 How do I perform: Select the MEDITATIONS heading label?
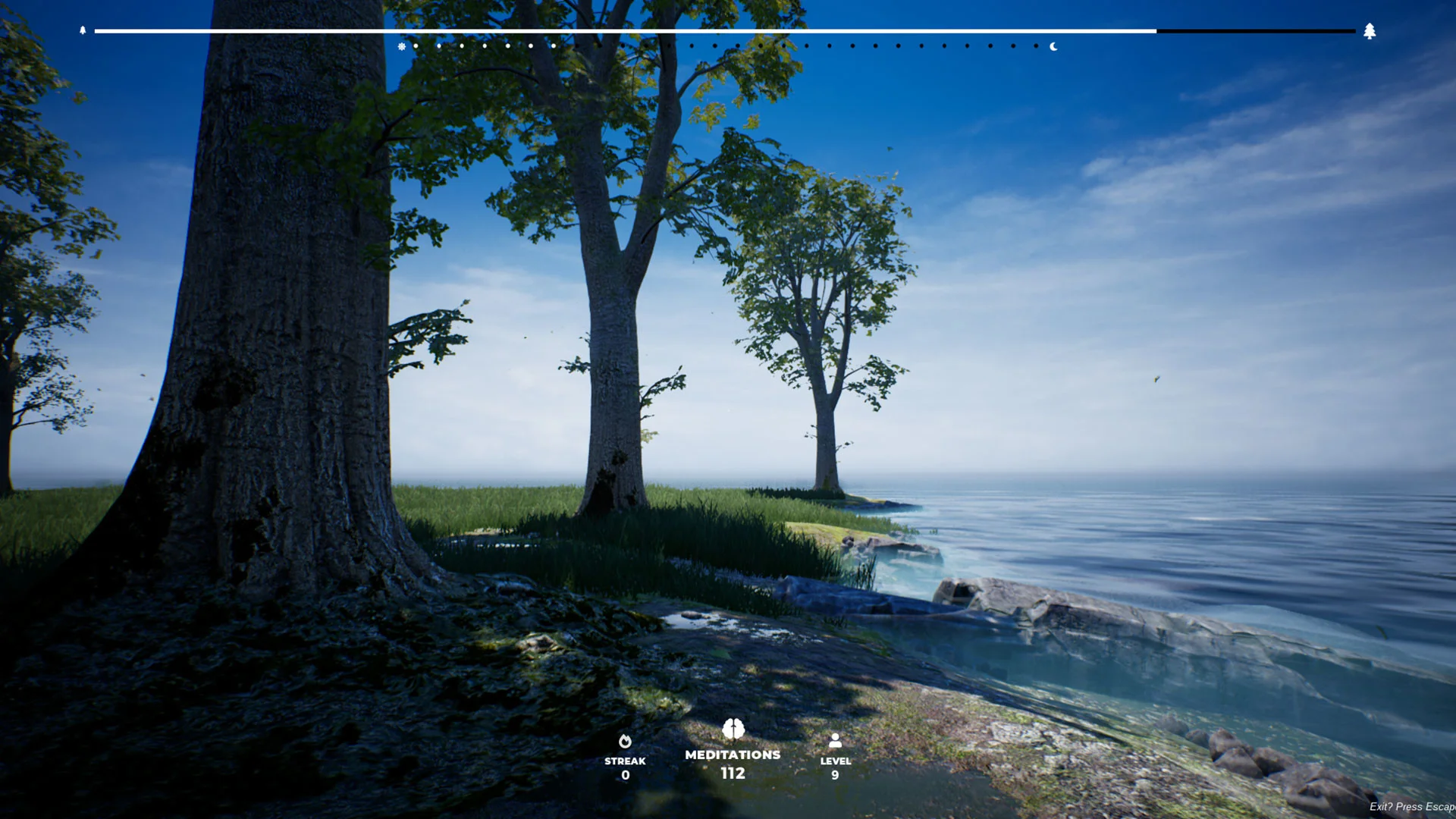click(732, 755)
